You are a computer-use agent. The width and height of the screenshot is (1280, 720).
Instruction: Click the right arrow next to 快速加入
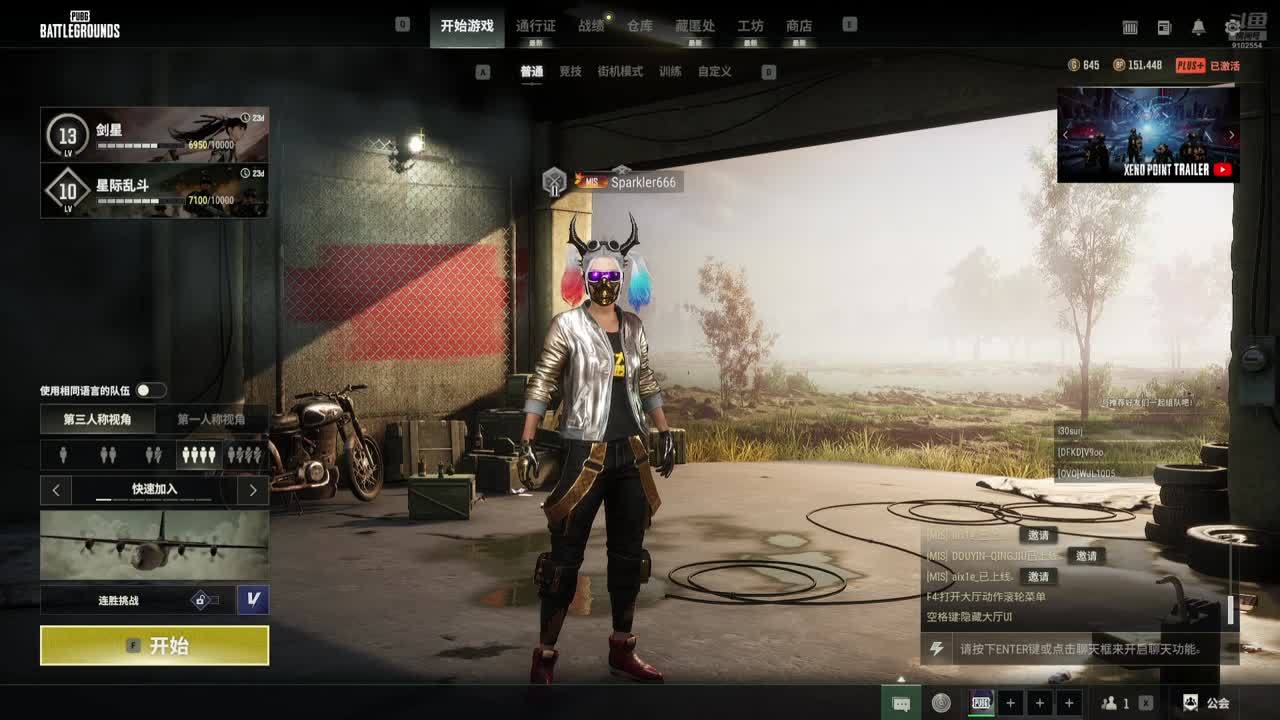tap(253, 490)
